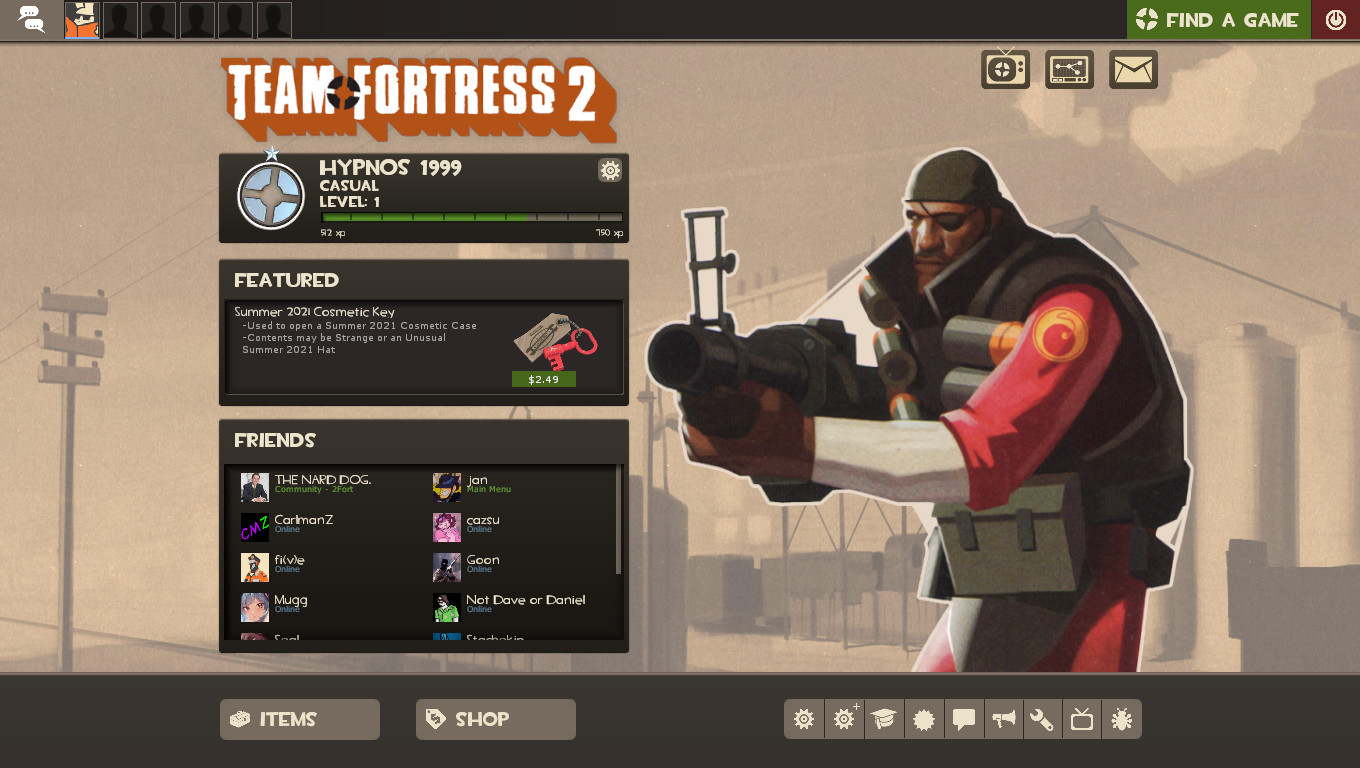The image size is (1360, 768).
Task: Open profile settings gear on the HYPNOS badge
Action: 610,170
